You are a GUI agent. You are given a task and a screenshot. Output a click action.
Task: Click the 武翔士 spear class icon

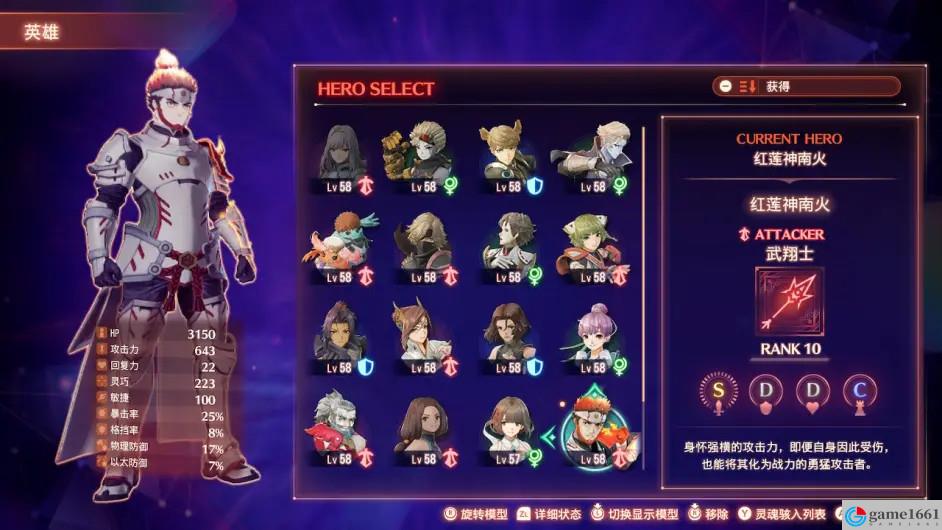(x=790, y=301)
